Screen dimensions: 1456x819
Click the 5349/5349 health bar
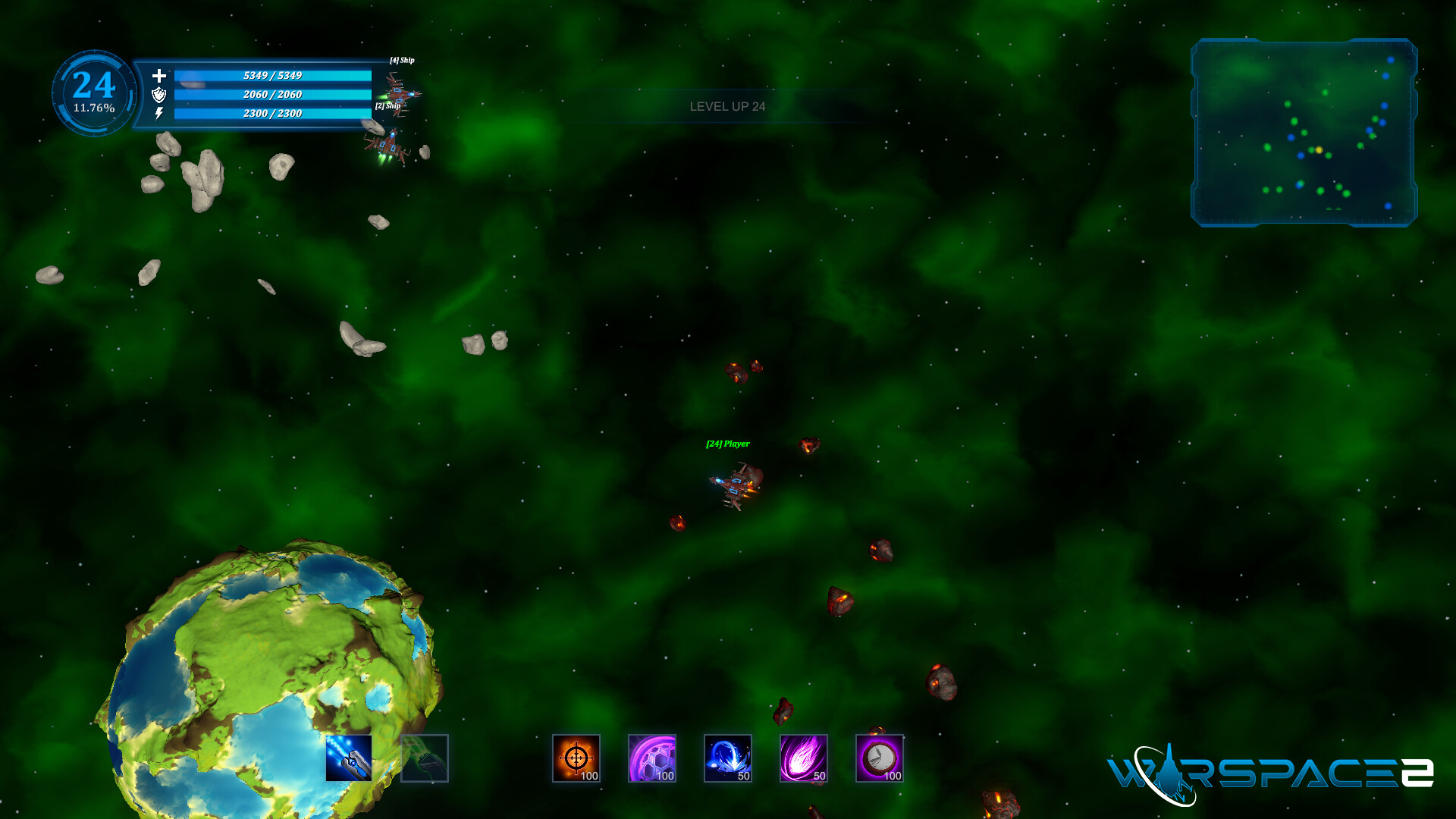coord(271,75)
